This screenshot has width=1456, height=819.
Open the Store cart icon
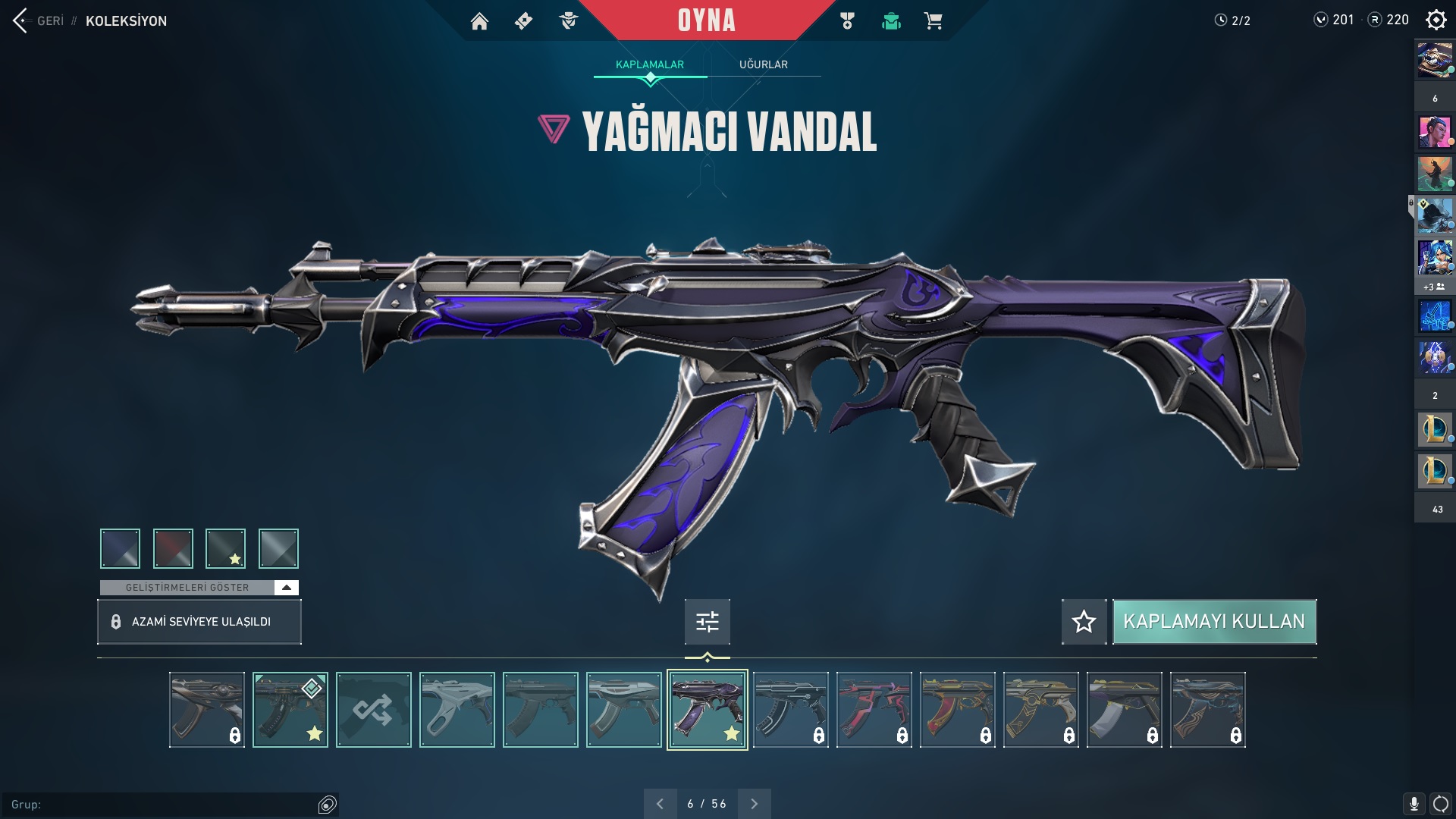coord(934,21)
